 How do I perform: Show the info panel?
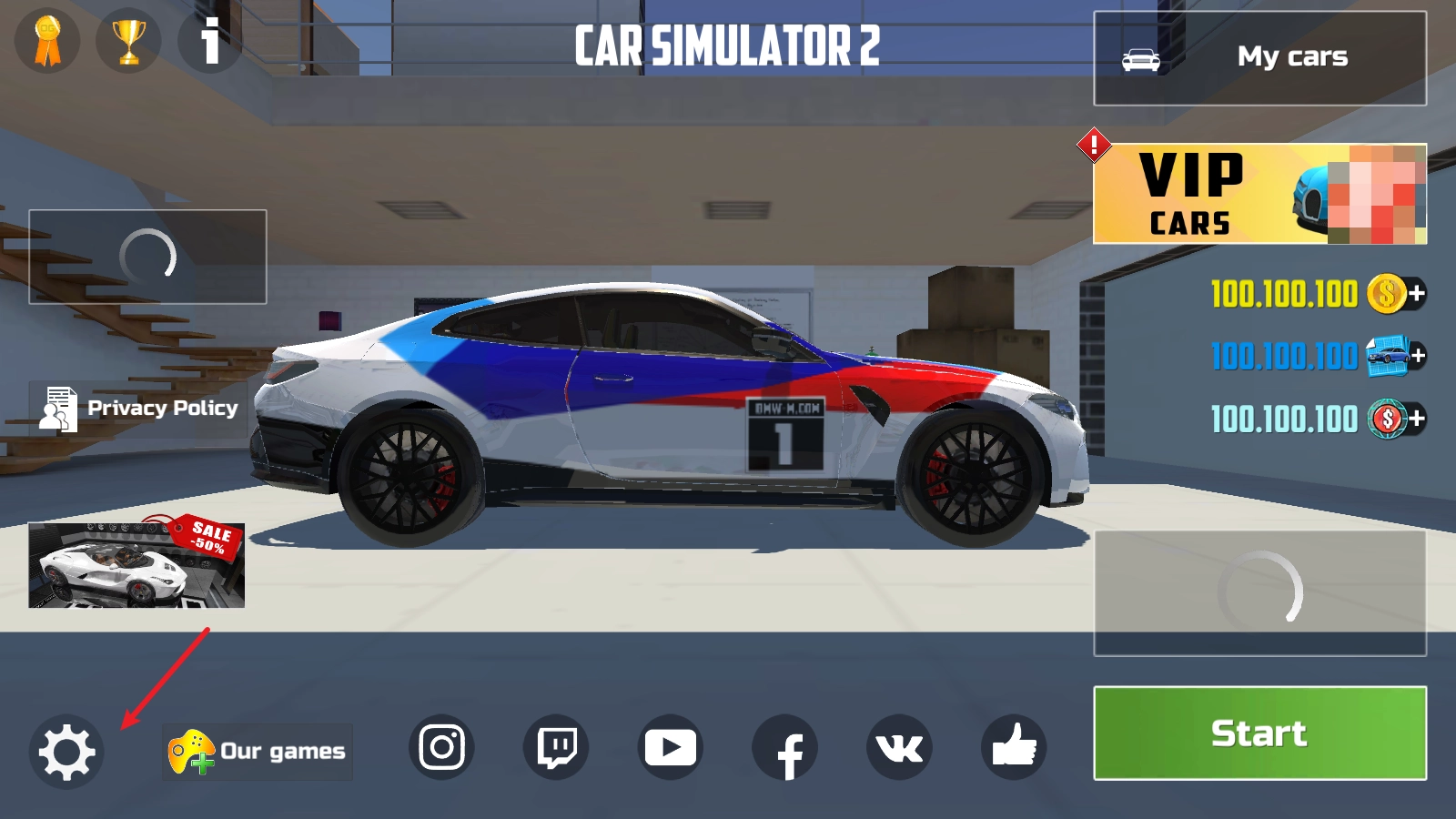[x=210, y=41]
